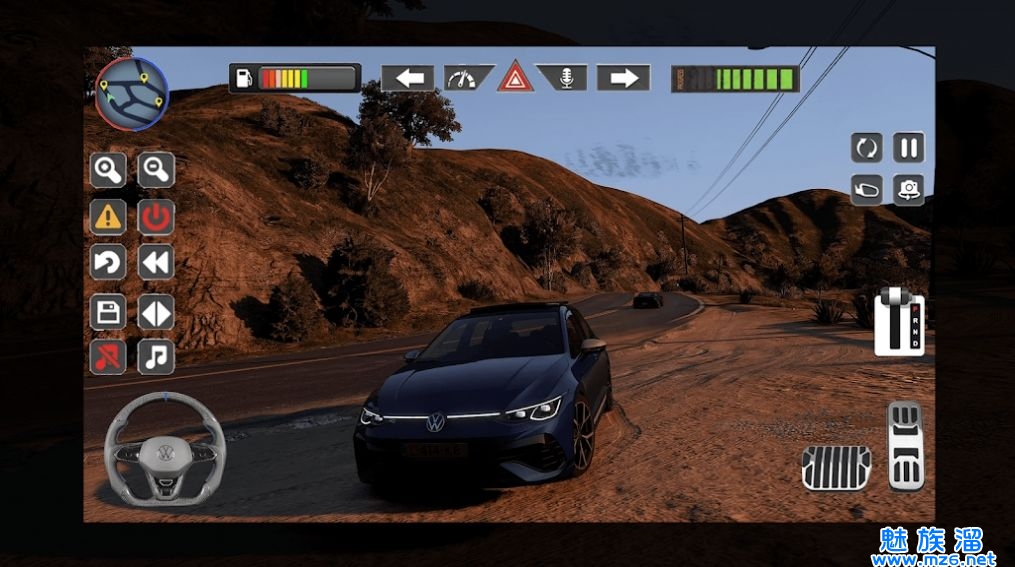Screen dimensions: 1015x567
Task: Toggle the red engine power button
Action: pos(156,216)
